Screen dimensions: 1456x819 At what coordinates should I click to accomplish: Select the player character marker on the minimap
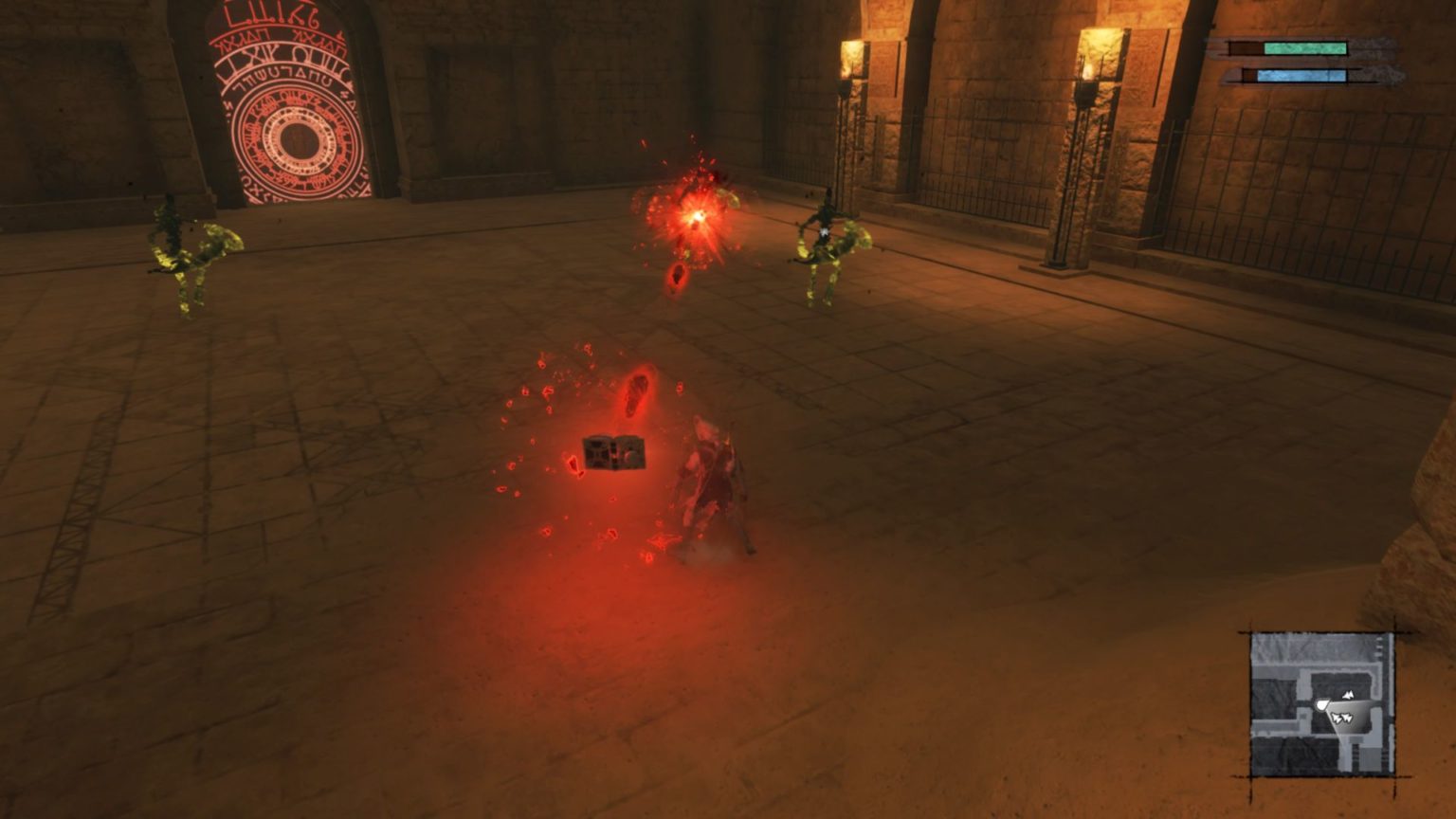click(1322, 704)
